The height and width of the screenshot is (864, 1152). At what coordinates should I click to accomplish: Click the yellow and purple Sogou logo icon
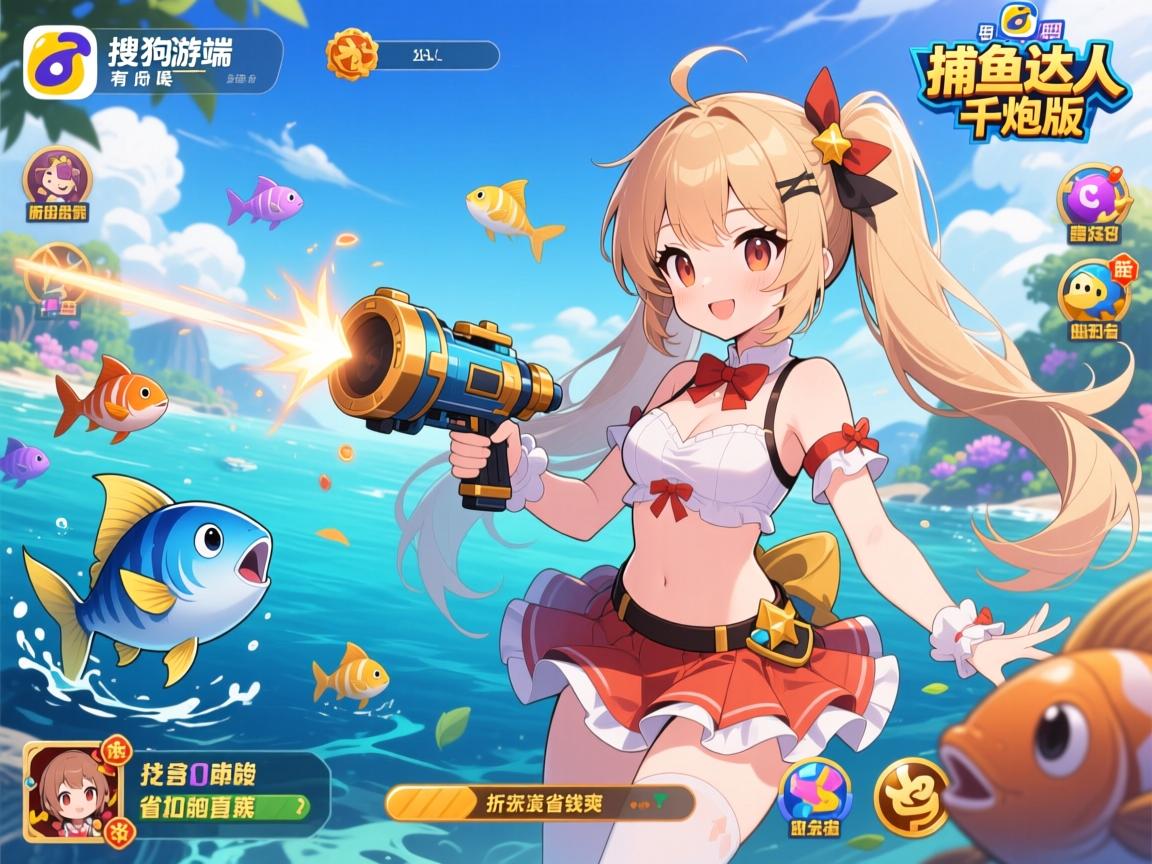[x=60, y=62]
